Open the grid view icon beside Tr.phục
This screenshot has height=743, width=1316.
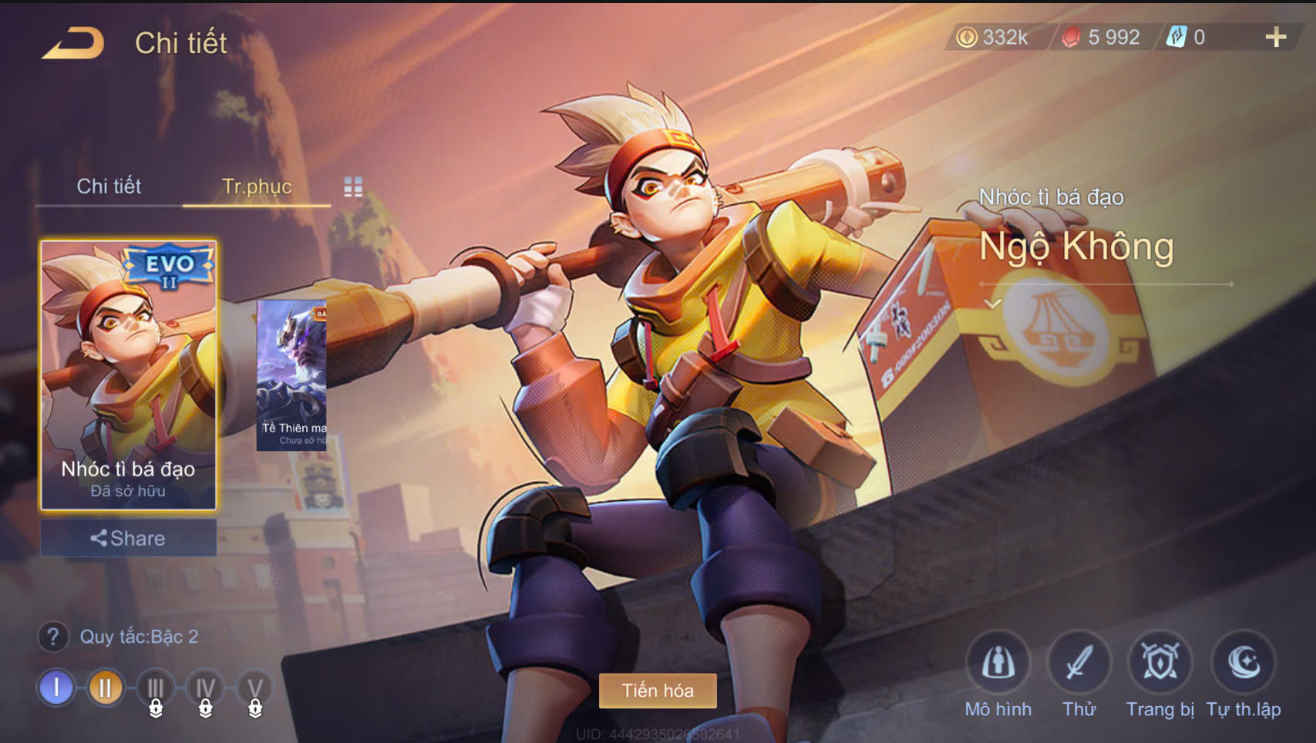[x=352, y=186]
